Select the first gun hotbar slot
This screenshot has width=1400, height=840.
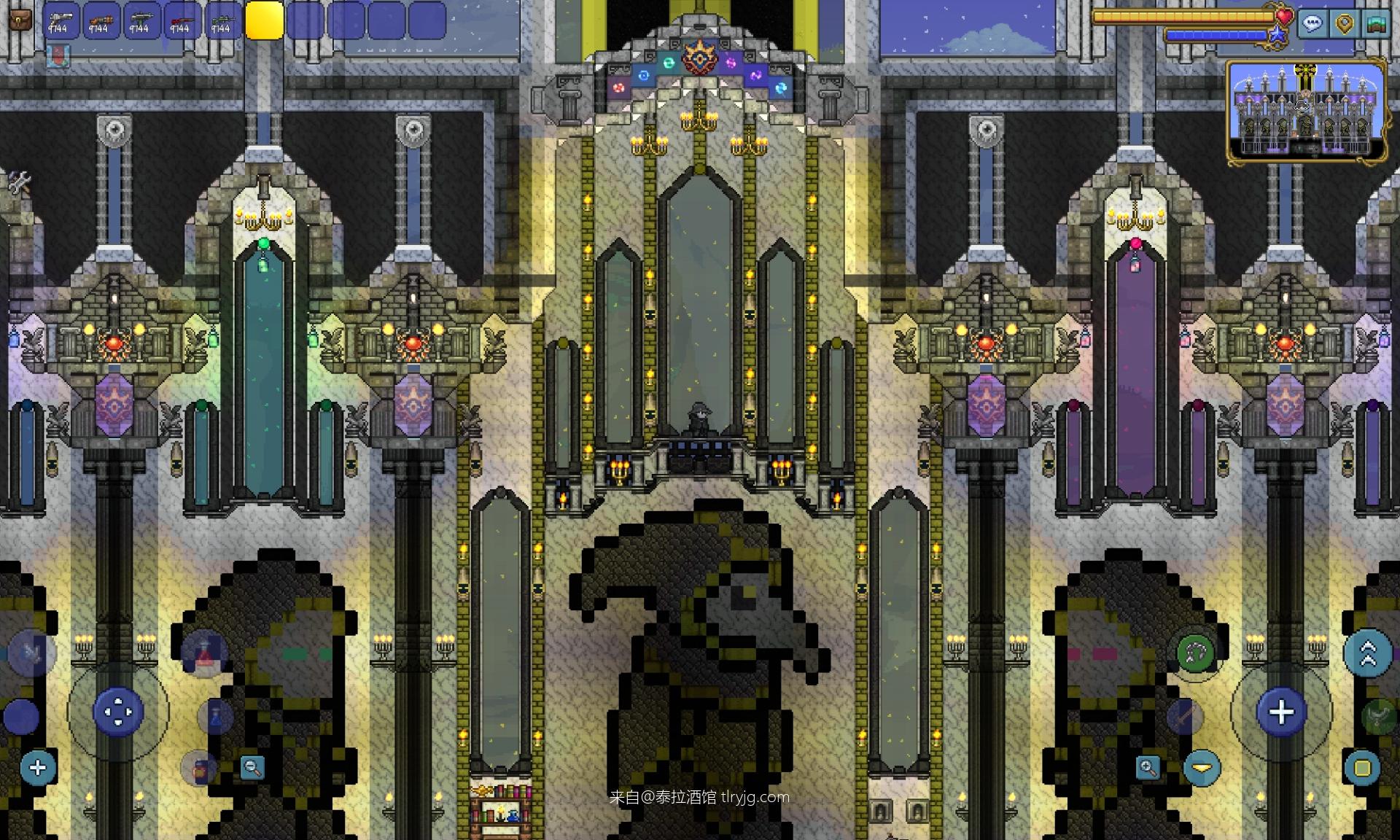pos(61,20)
